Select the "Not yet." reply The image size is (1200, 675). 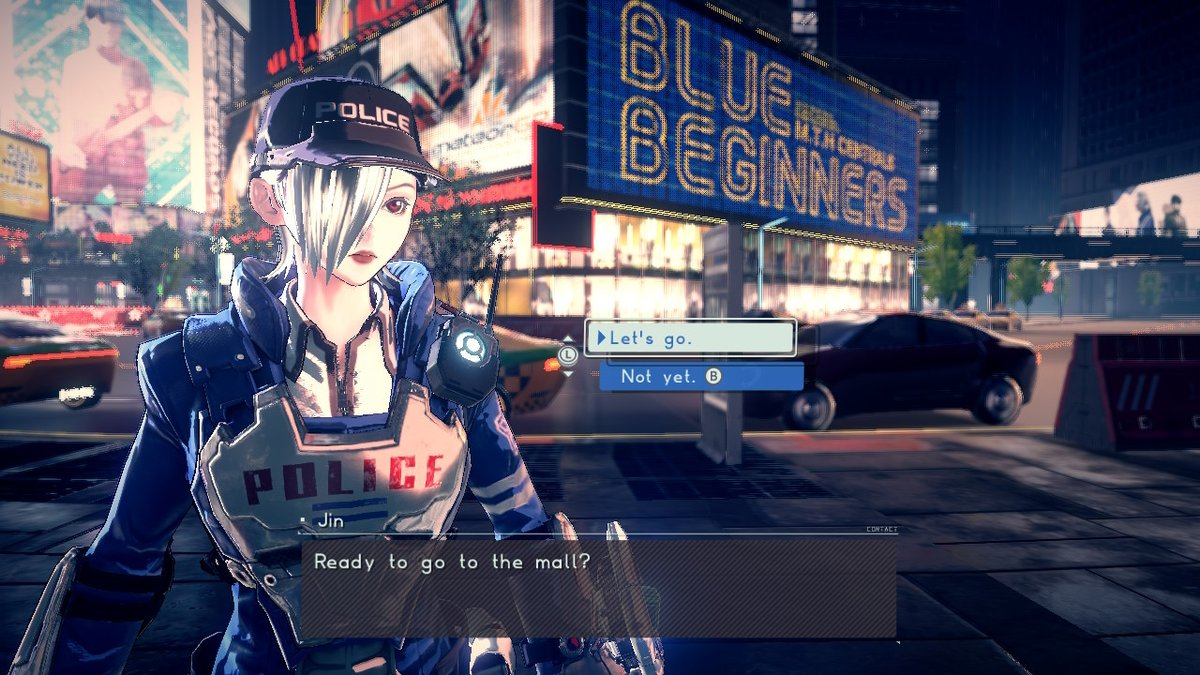coord(700,377)
